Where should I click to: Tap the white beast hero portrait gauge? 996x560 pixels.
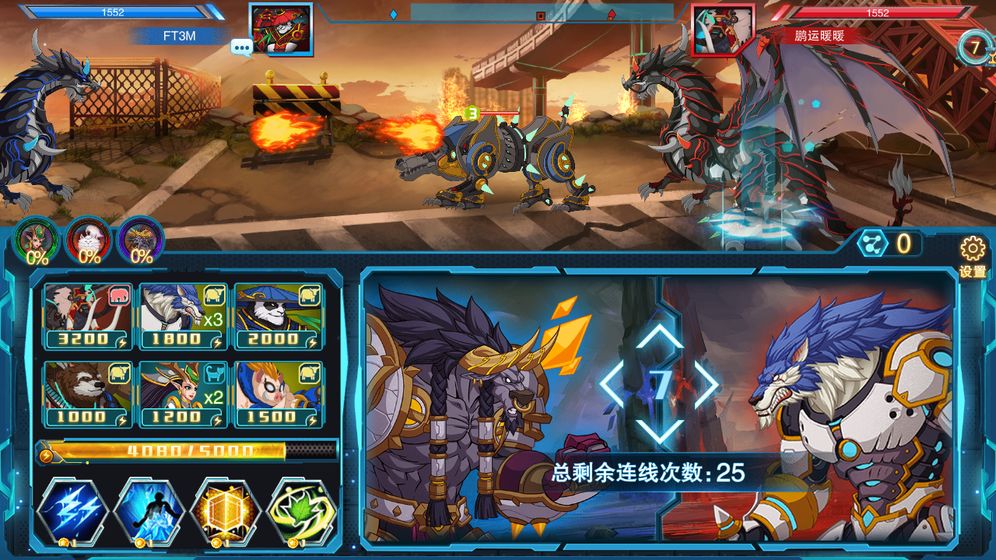pyautogui.click(x=88, y=241)
